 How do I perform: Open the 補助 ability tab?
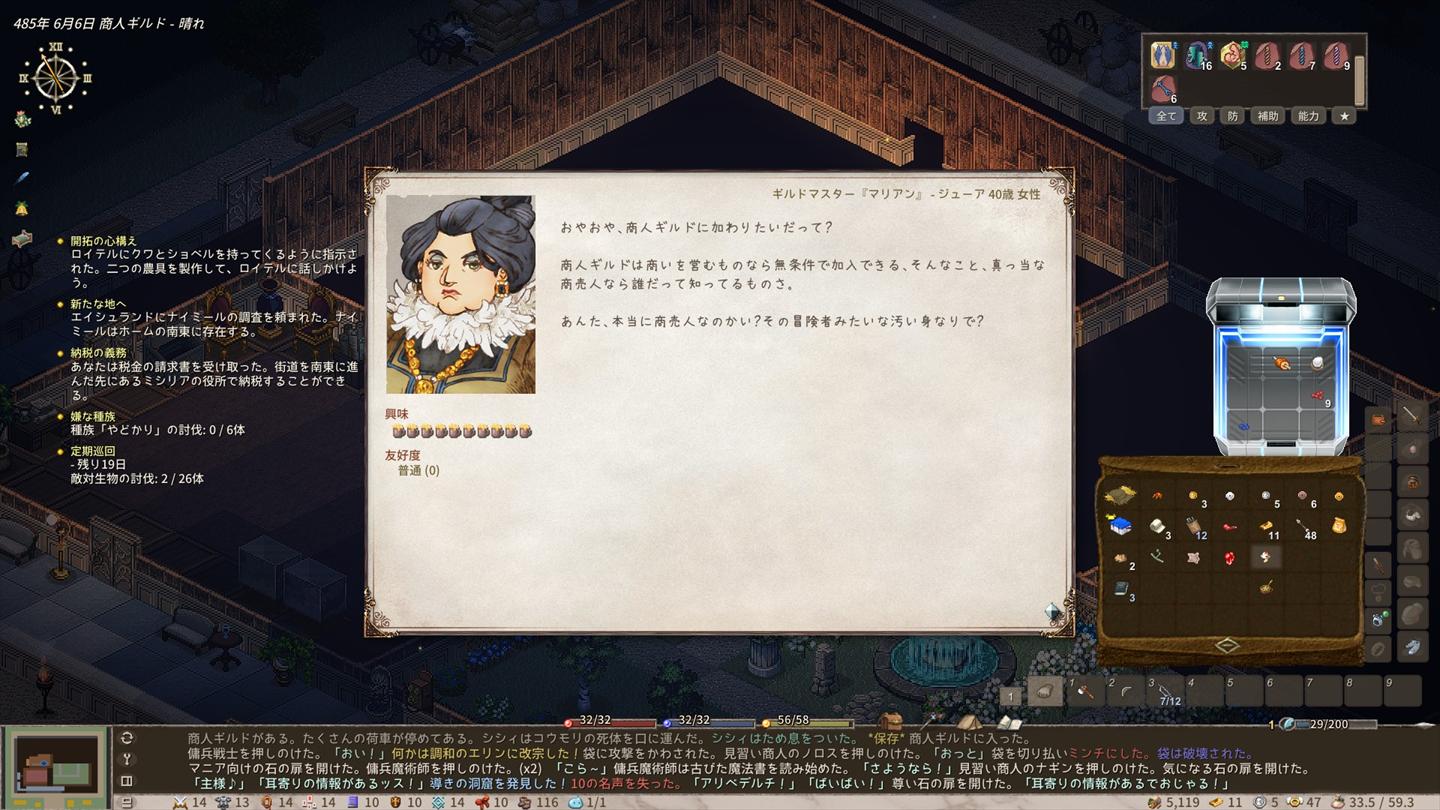click(1268, 116)
